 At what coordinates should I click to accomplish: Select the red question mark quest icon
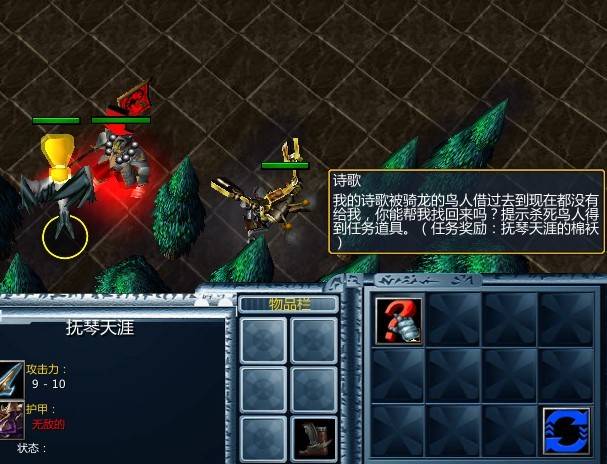point(398,320)
